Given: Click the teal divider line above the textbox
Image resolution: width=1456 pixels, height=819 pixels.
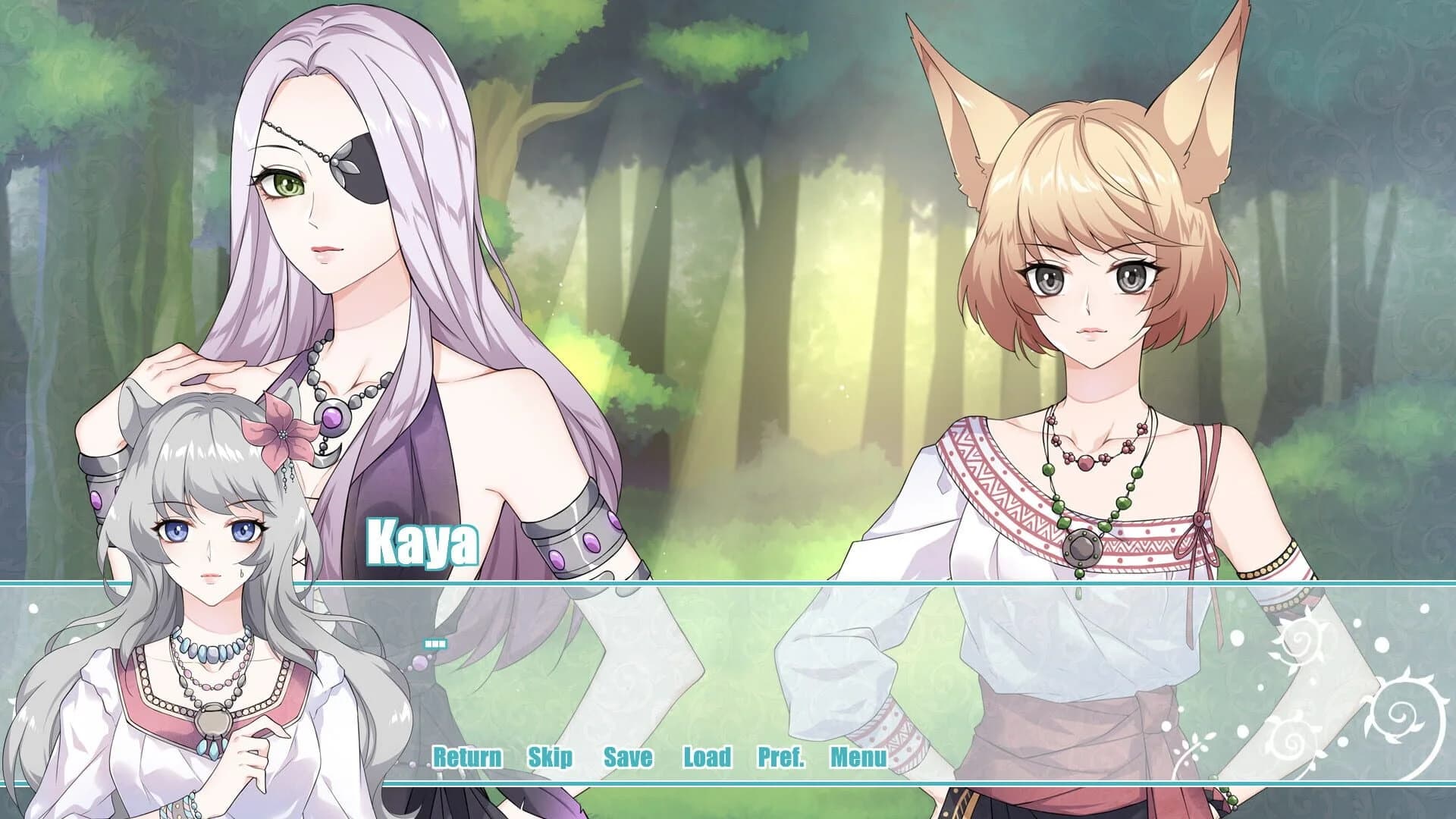Looking at the screenshot, I should tap(728, 583).
